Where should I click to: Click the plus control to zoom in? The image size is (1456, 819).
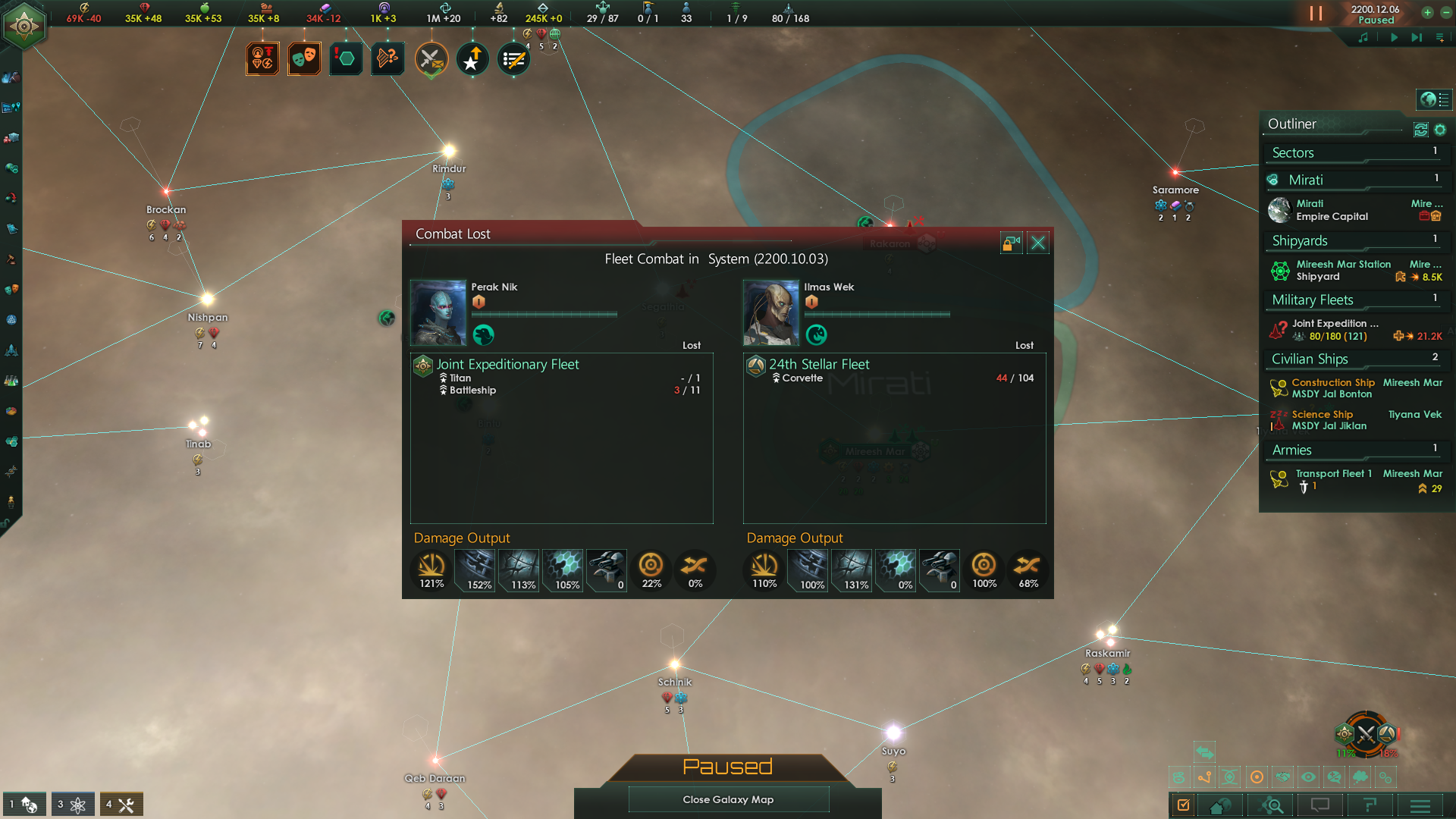1428,13
